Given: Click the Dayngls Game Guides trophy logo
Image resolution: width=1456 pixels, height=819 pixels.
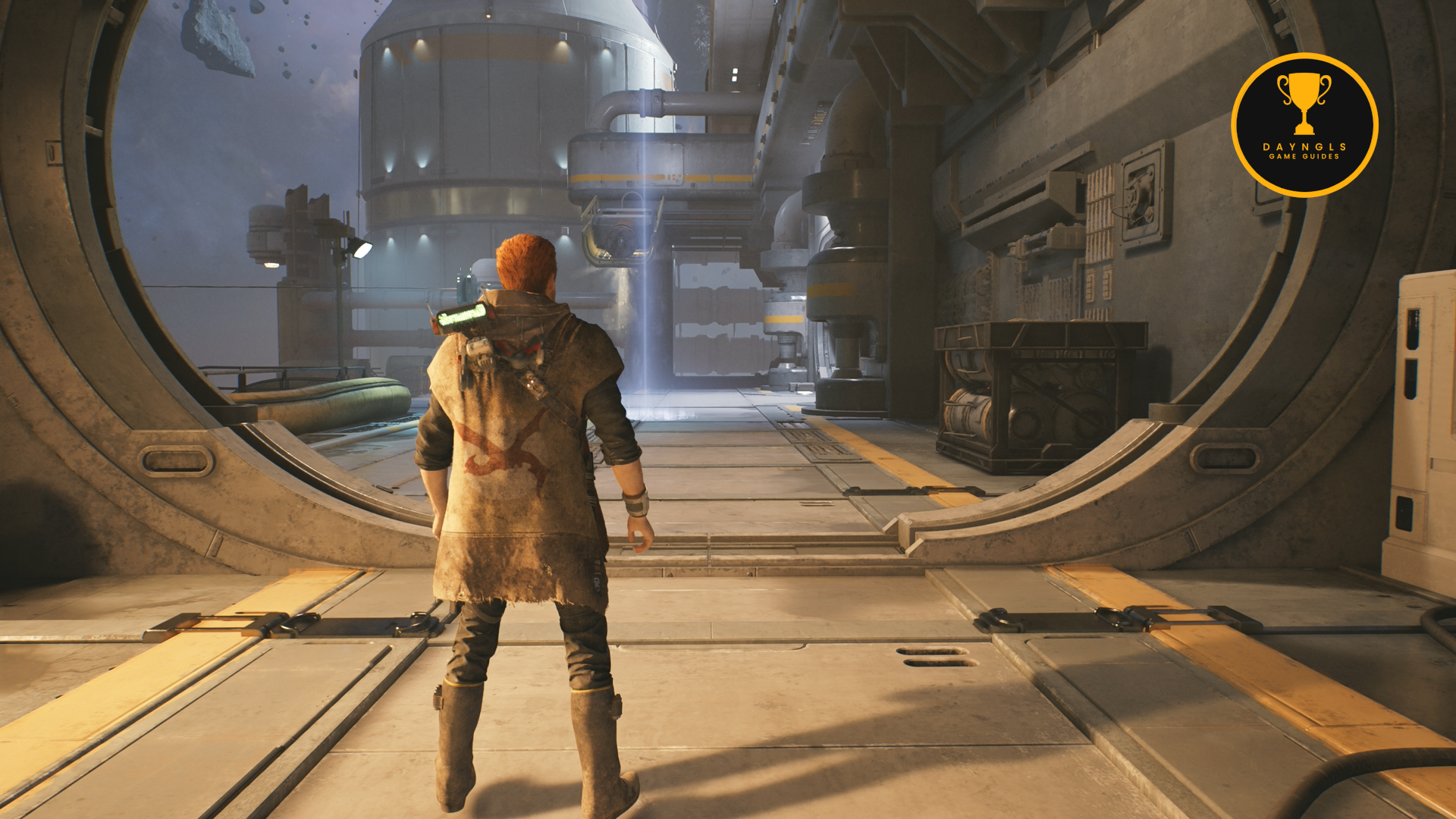Looking at the screenshot, I should click(1304, 125).
